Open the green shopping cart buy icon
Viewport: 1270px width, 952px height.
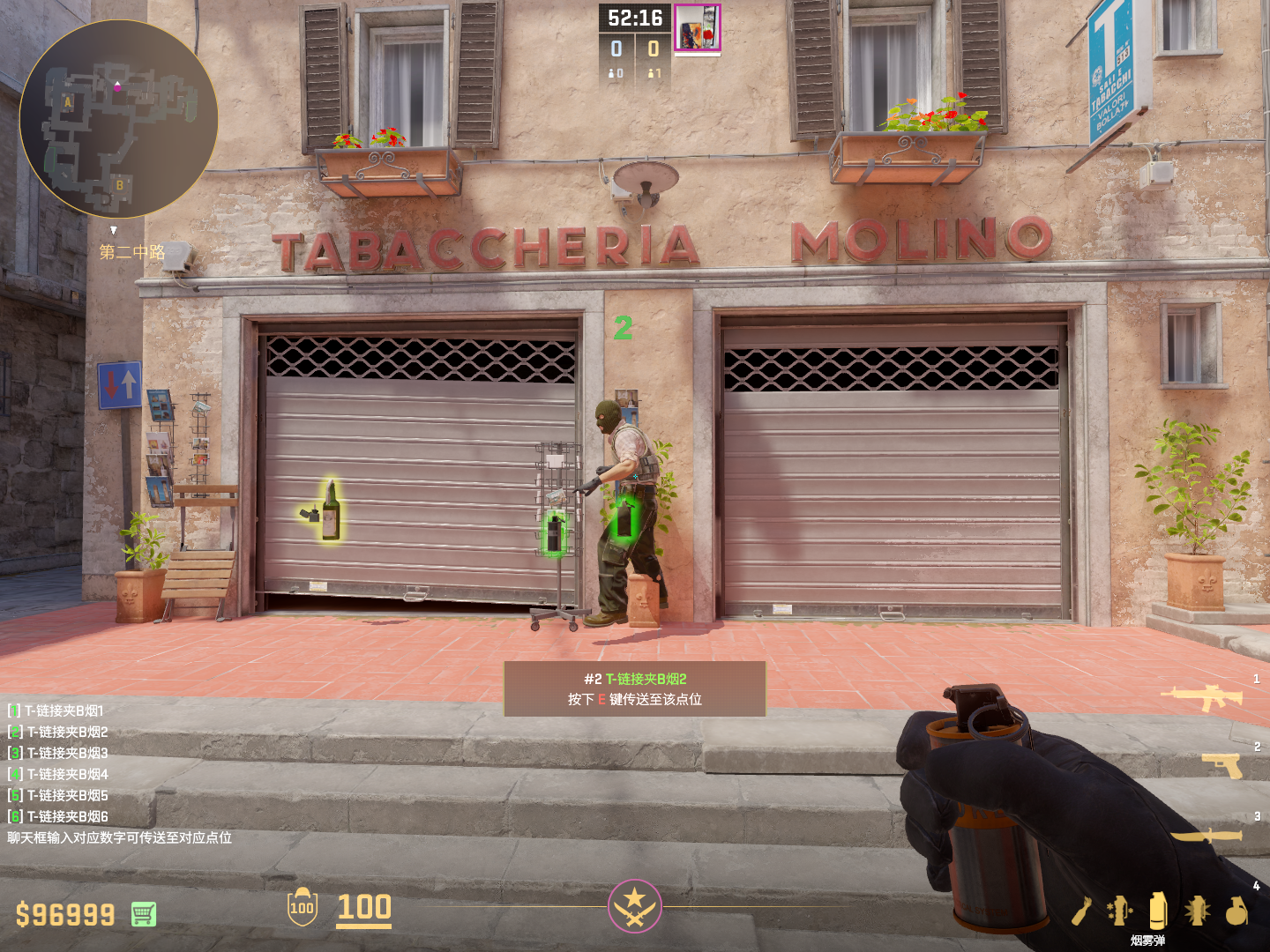[144, 914]
